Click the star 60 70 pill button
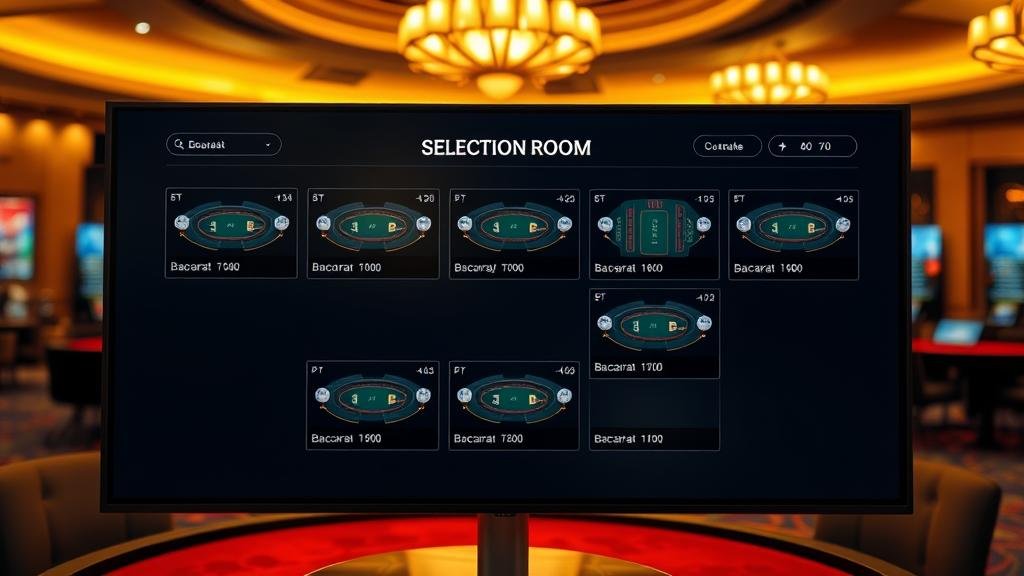Image resolution: width=1024 pixels, height=576 pixels. tap(812, 146)
